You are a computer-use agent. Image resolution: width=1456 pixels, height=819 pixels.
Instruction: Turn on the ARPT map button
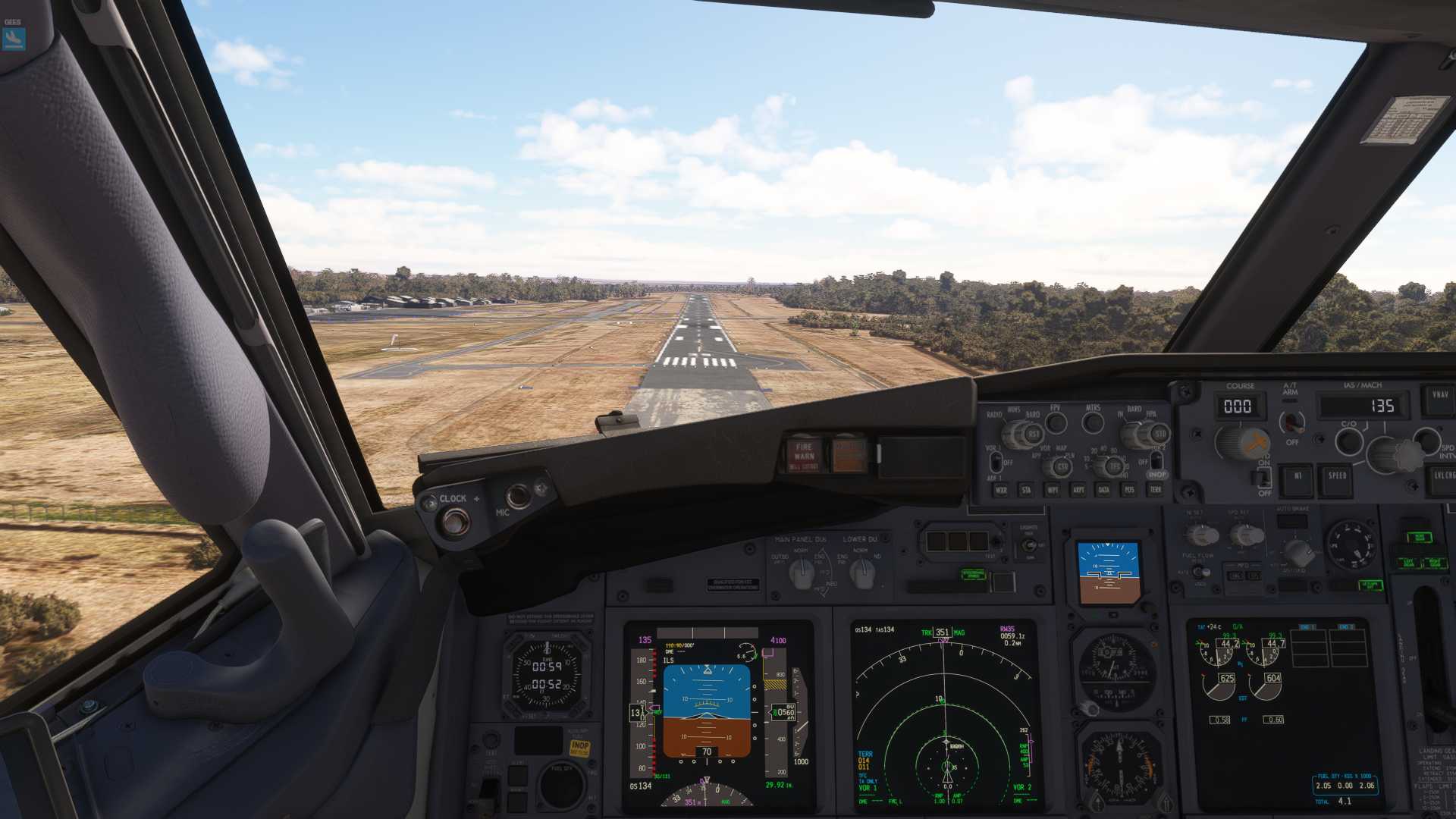coord(1078,490)
